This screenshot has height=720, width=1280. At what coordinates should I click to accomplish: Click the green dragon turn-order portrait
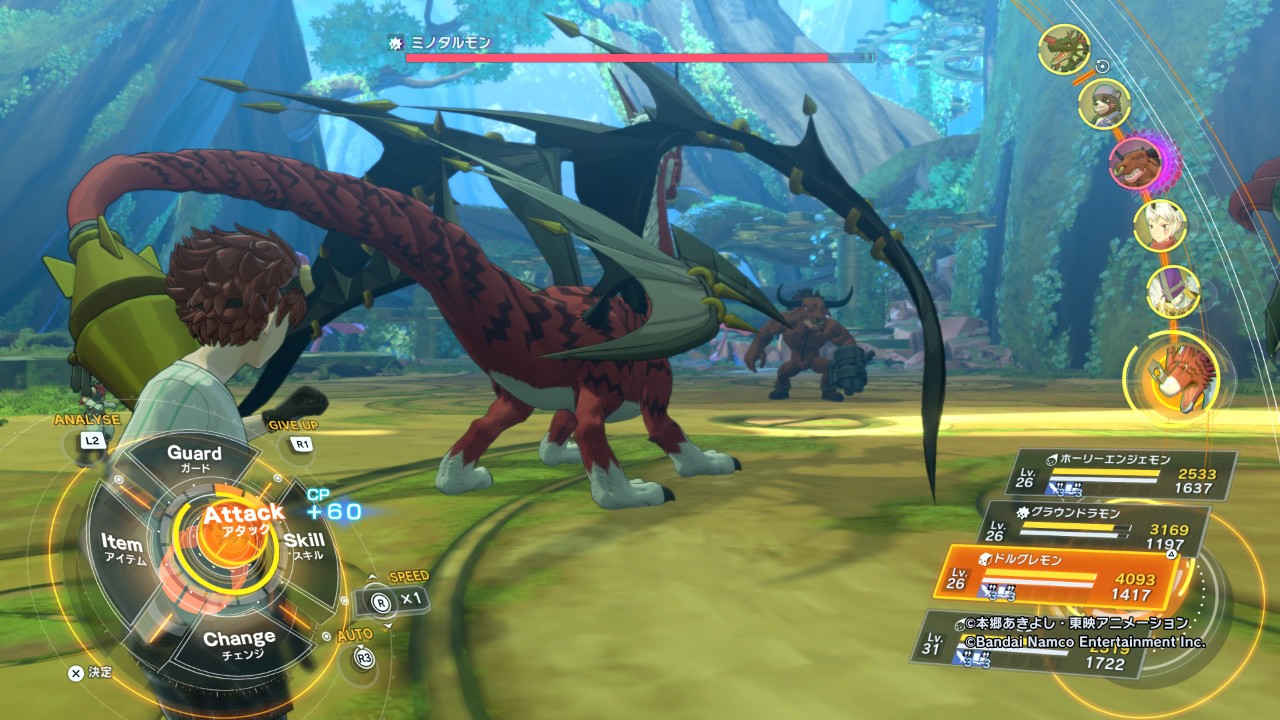click(x=1063, y=49)
